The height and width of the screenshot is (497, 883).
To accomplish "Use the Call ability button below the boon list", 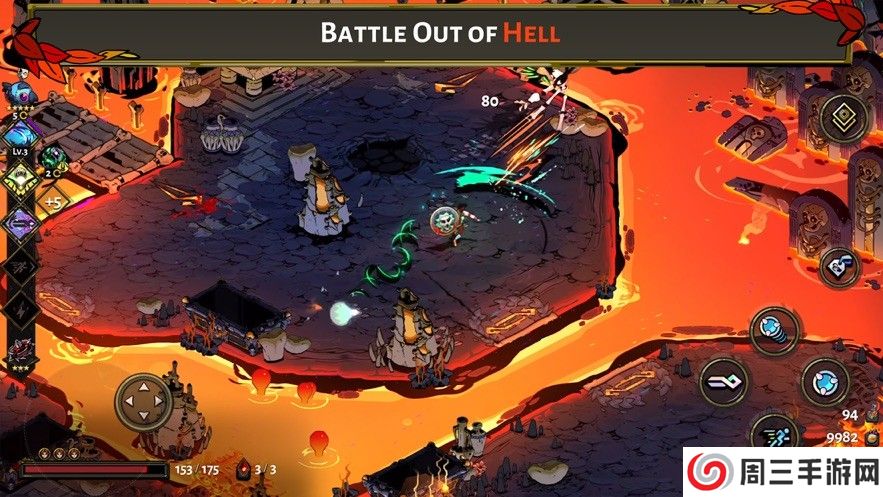I will pos(839,266).
